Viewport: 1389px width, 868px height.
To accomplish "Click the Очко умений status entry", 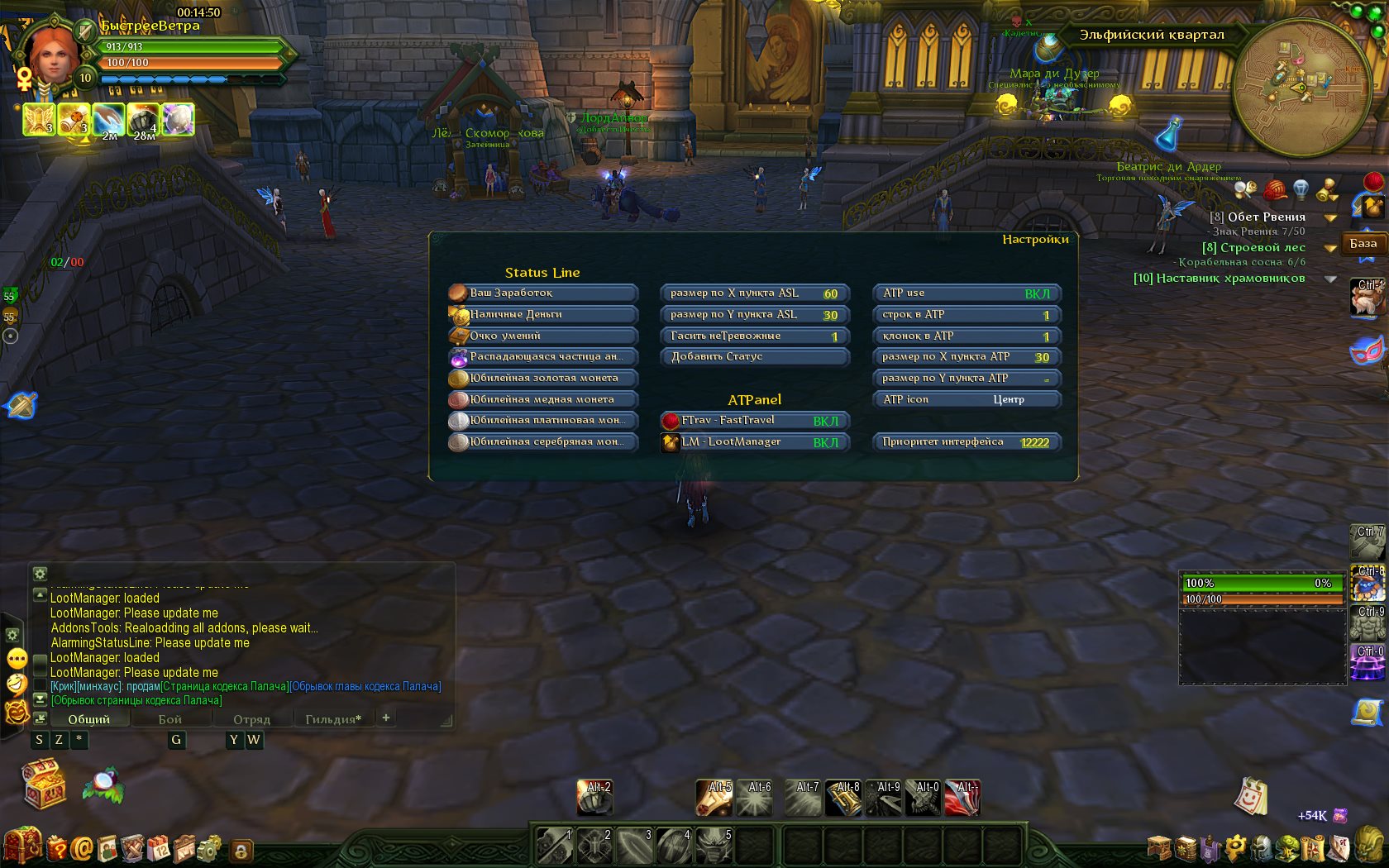I will [x=542, y=336].
